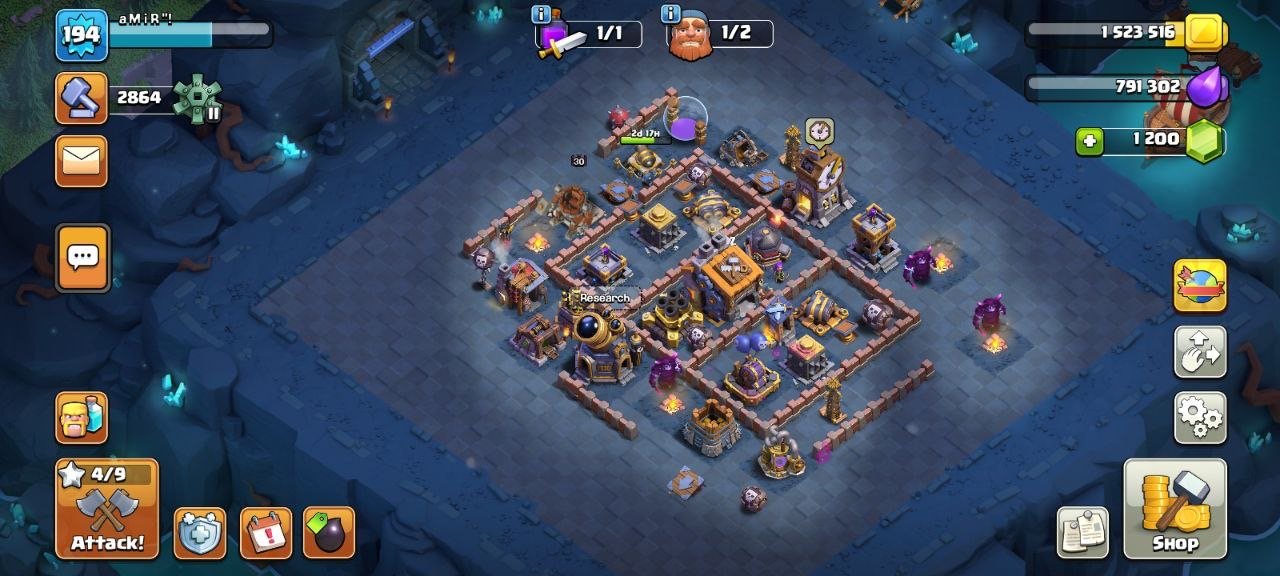
Task: Click the green league badge beside 2864
Action: (x=197, y=98)
